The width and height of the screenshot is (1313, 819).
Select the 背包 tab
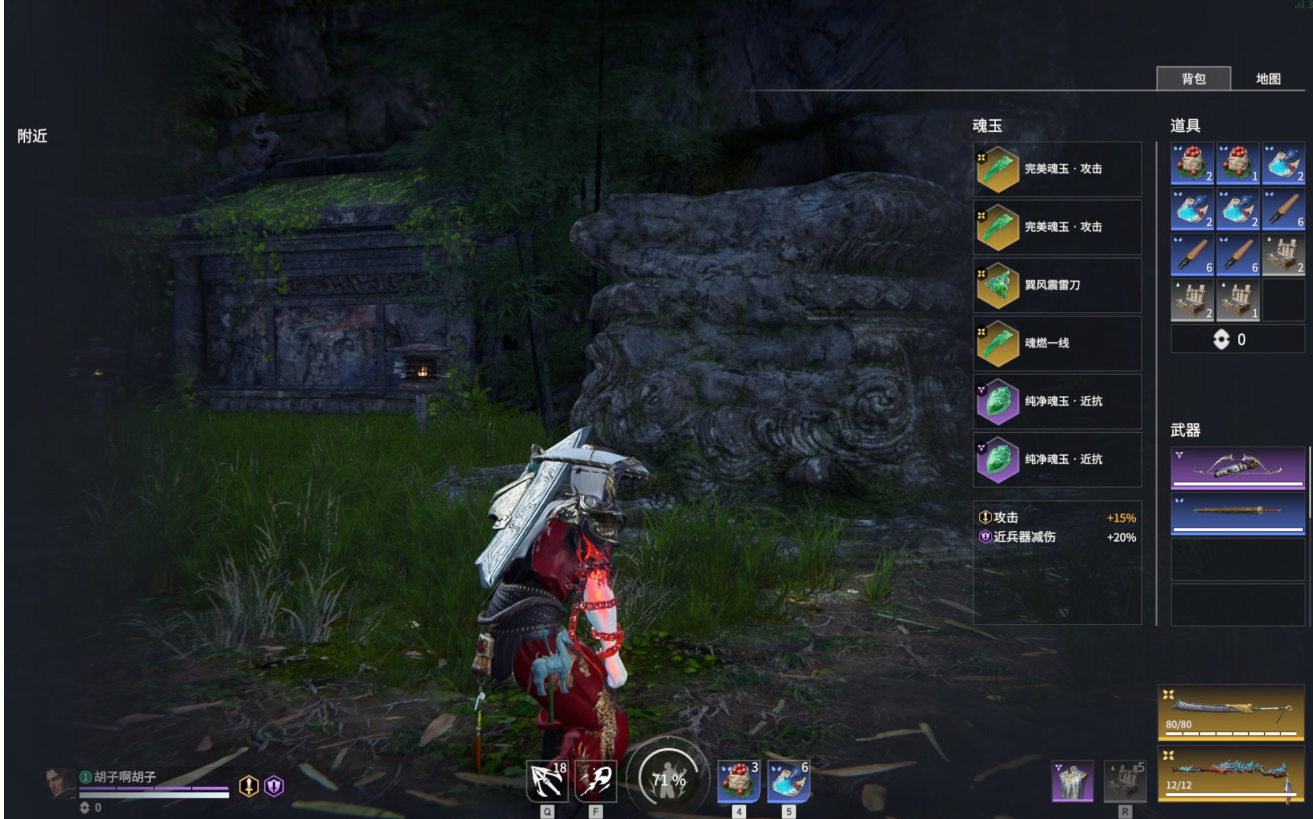1193,79
